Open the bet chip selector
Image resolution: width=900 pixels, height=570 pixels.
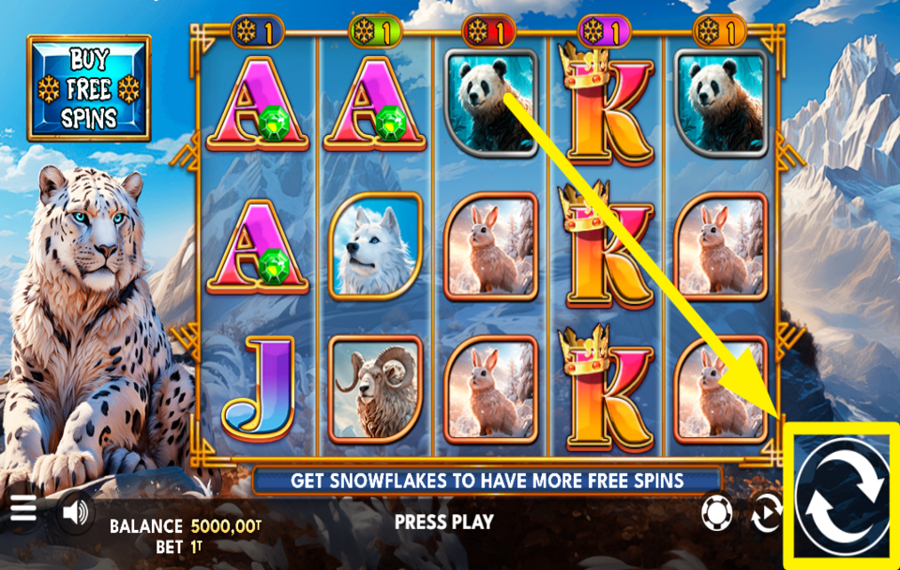coord(716,514)
